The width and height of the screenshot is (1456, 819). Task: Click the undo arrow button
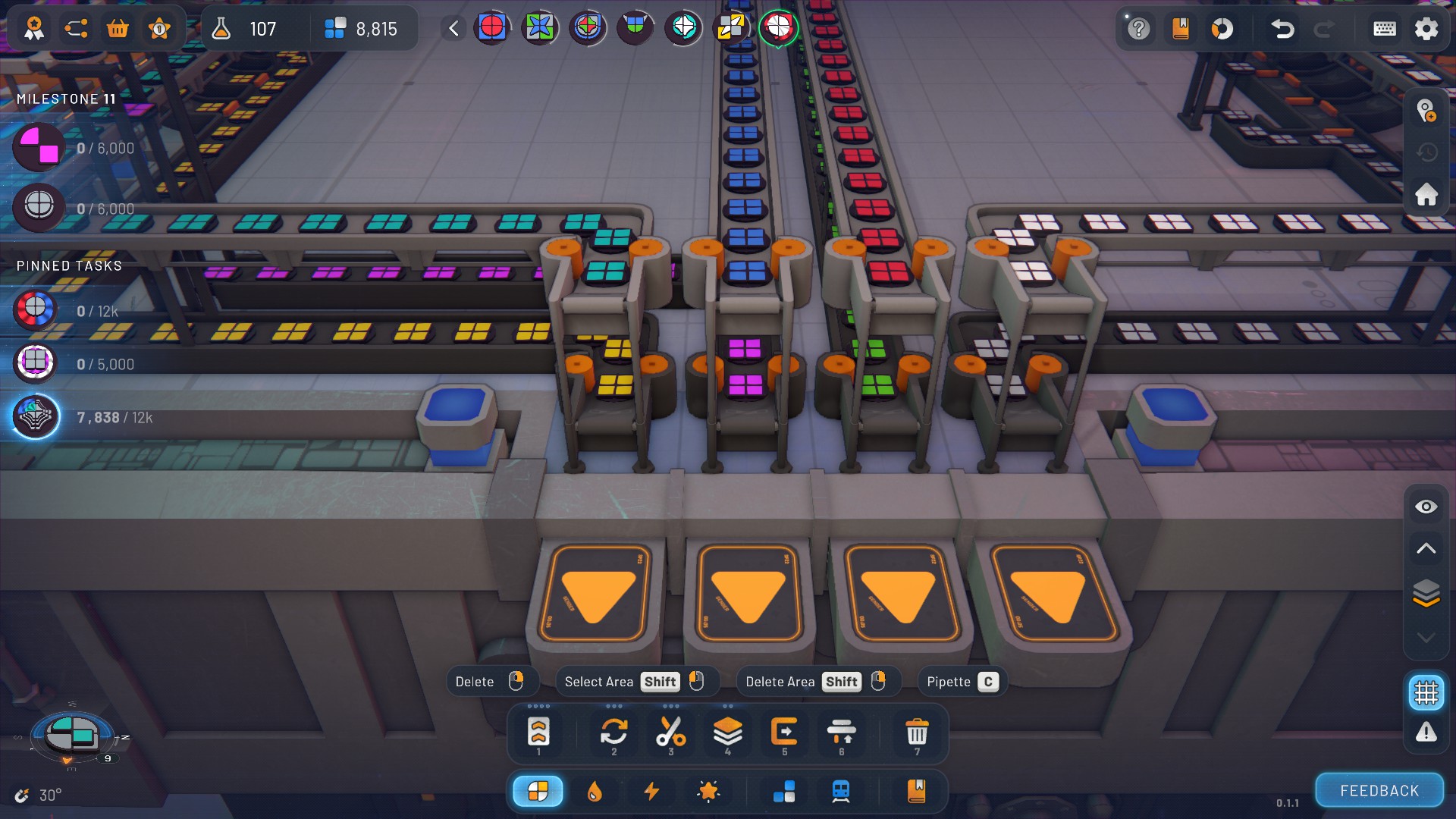click(x=1282, y=29)
